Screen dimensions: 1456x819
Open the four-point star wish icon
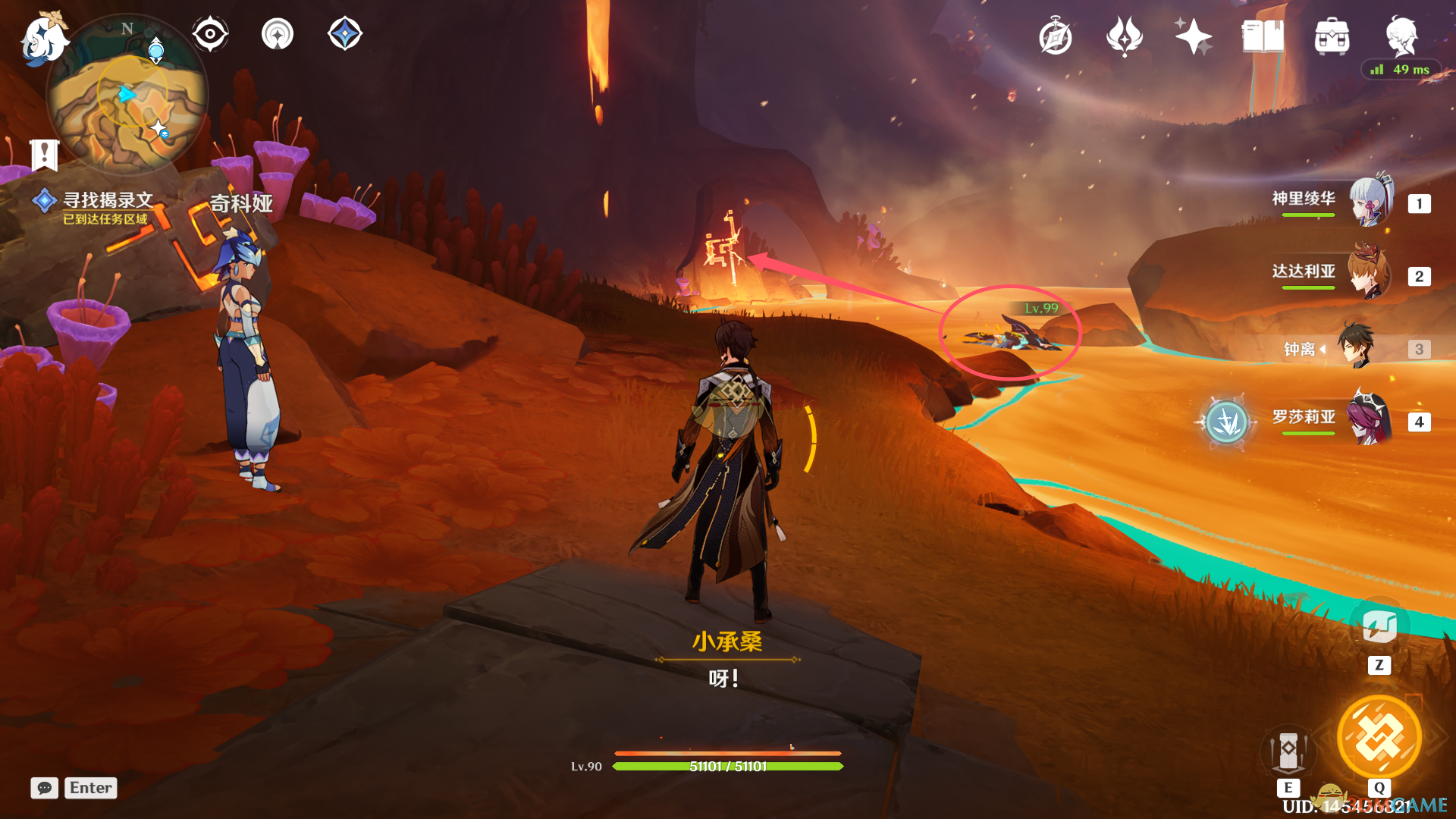(x=1193, y=36)
